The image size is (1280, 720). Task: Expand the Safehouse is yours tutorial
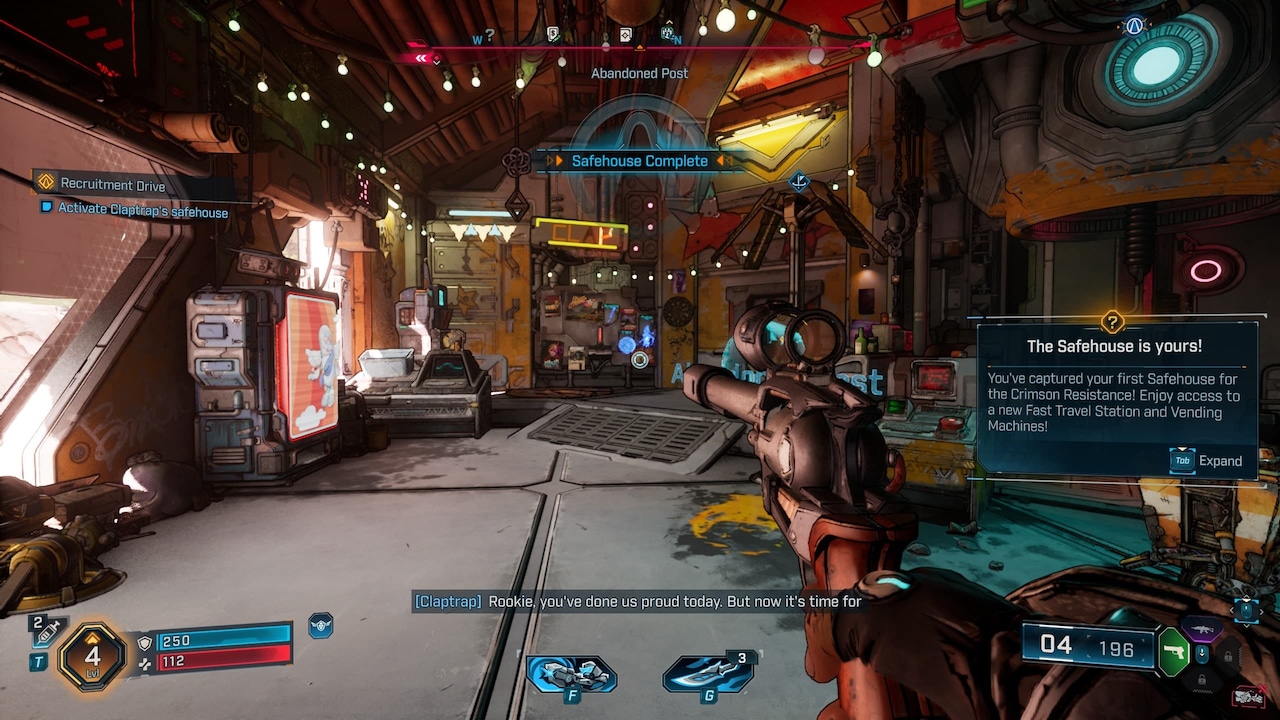[x=1208, y=461]
